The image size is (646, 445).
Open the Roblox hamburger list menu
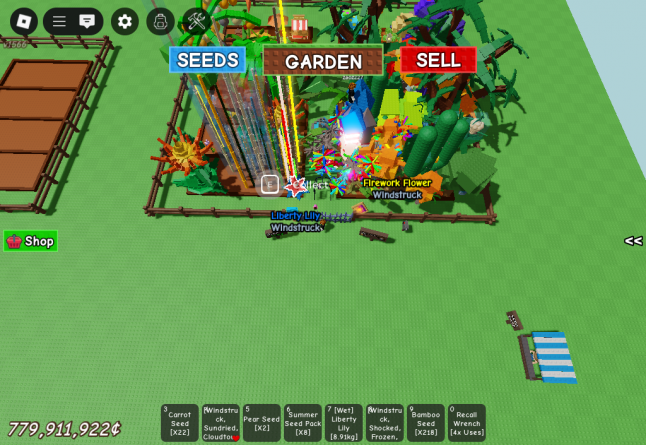[x=60, y=21]
